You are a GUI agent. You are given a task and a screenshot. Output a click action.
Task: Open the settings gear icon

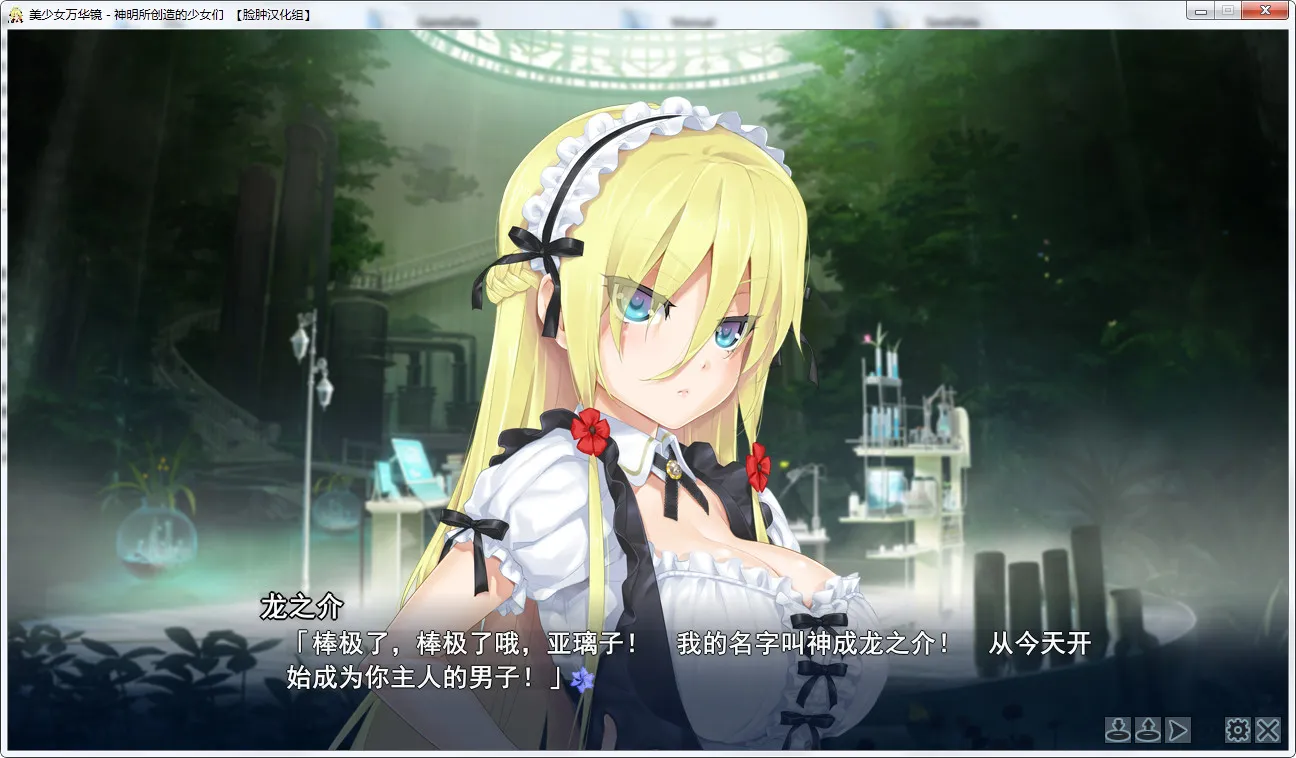pyautogui.click(x=1237, y=731)
